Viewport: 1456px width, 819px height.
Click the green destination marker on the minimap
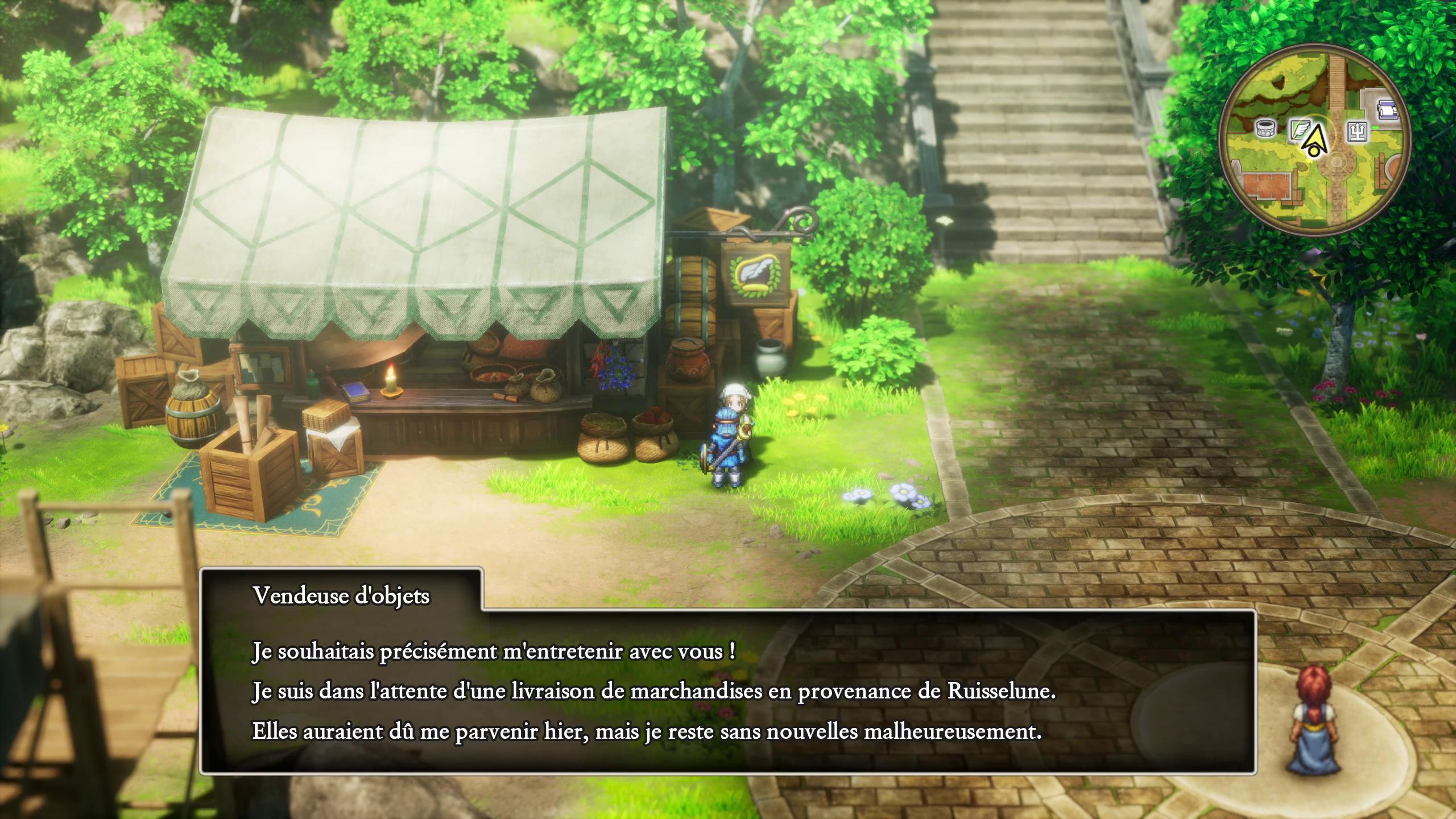click(1375, 127)
